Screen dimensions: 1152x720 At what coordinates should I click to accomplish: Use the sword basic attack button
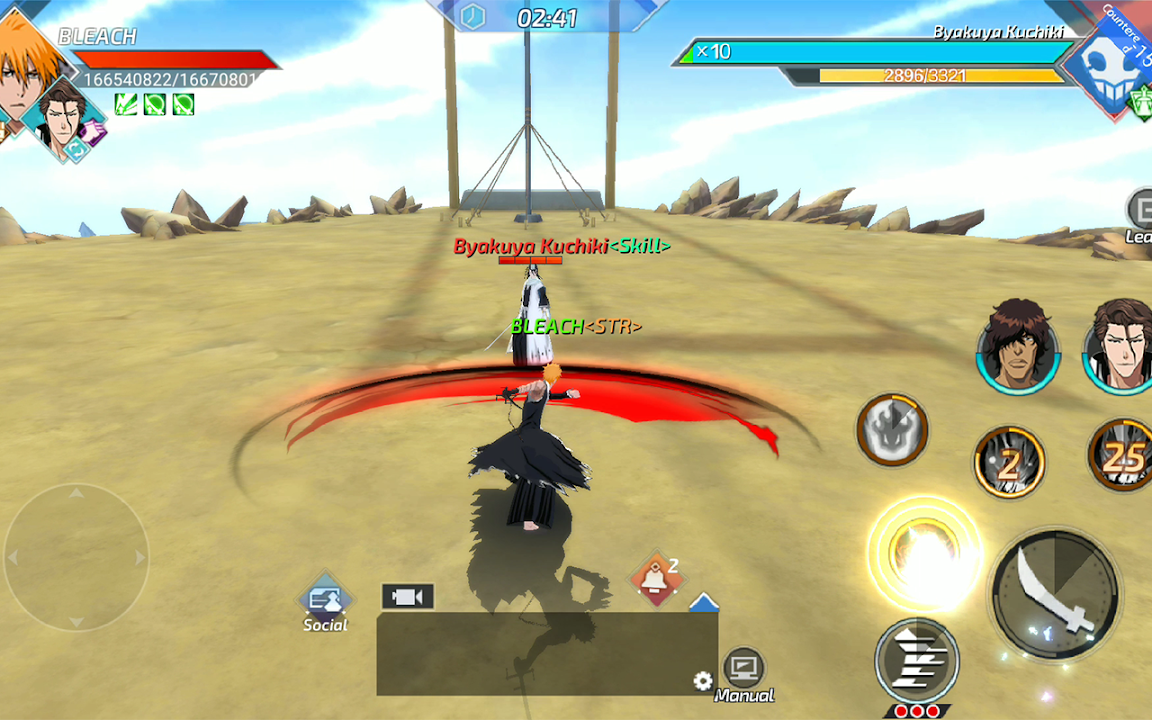tap(1054, 594)
